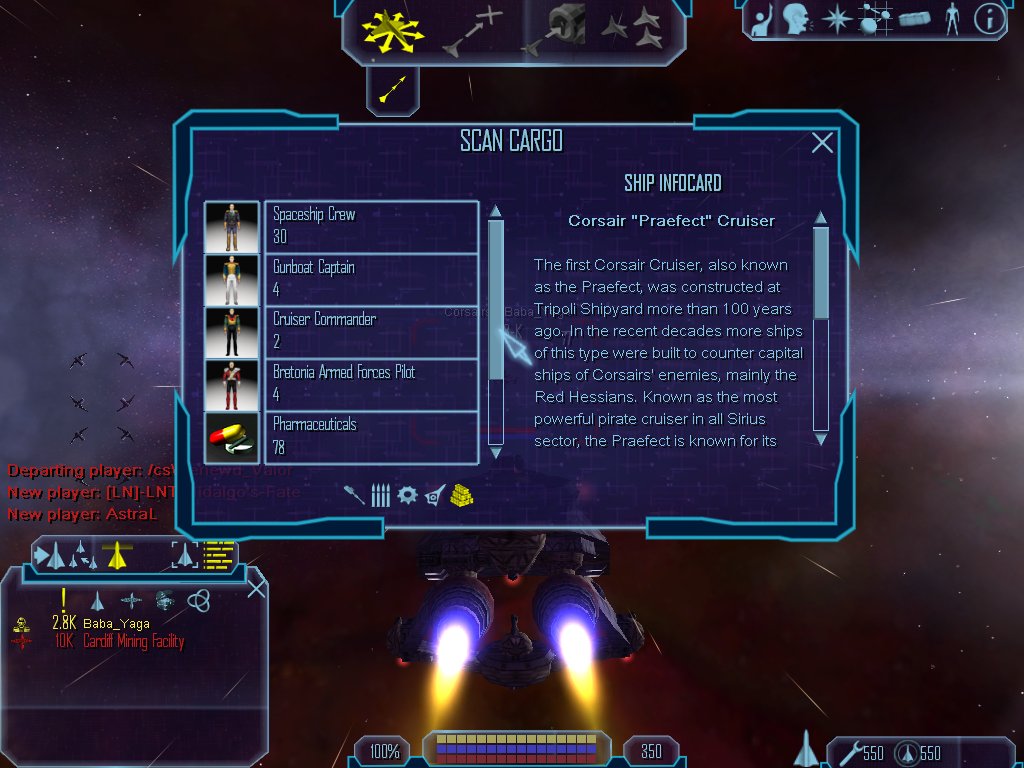
Task: Target Cardiff Mining Facility in contact list
Action: [132, 641]
